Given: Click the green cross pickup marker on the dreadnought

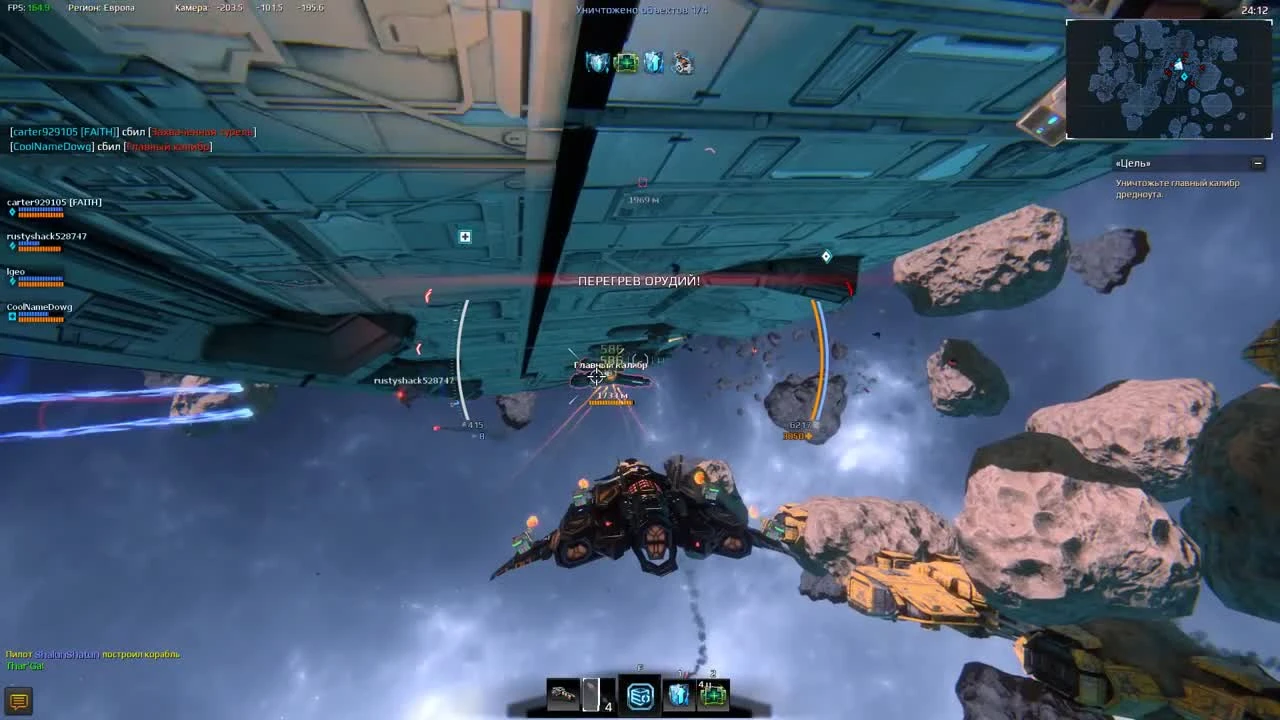Looking at the screenshot, I should (463, 238).
